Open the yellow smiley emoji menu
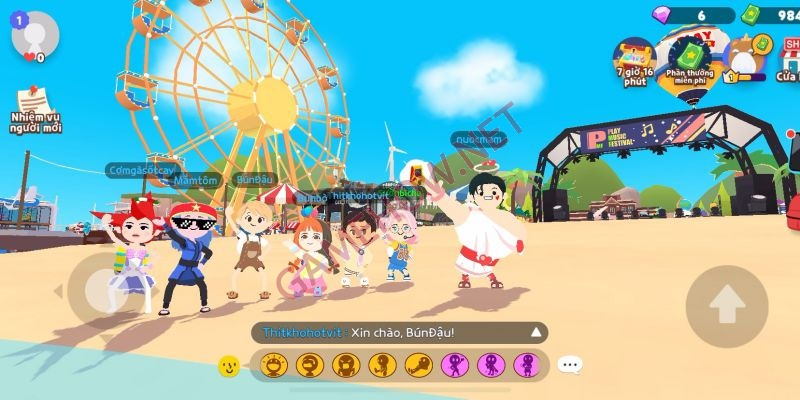Viewport: 800px width, 400px height. click(229, 366)
